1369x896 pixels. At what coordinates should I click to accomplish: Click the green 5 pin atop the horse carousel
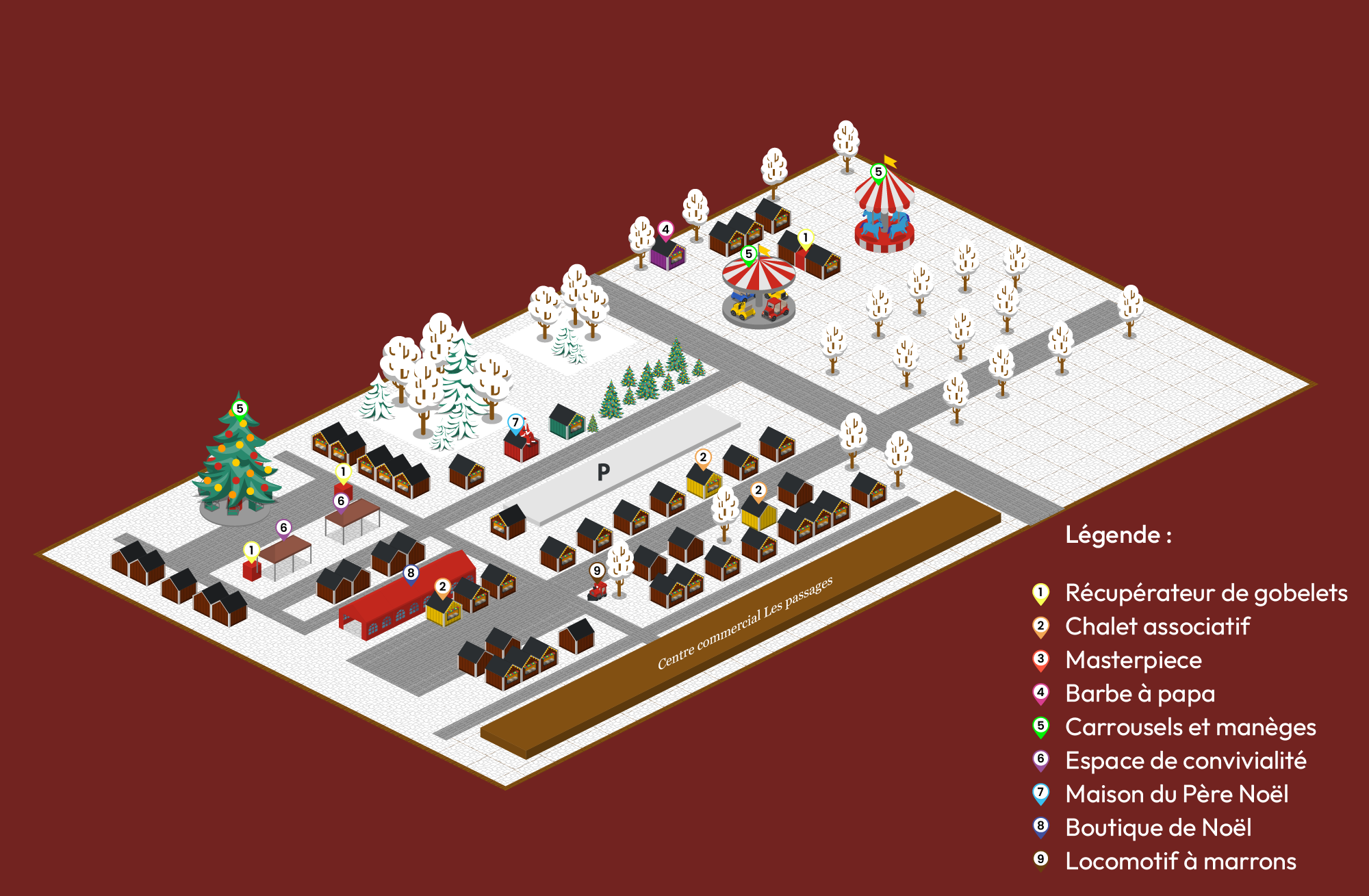tap(878, 172)
